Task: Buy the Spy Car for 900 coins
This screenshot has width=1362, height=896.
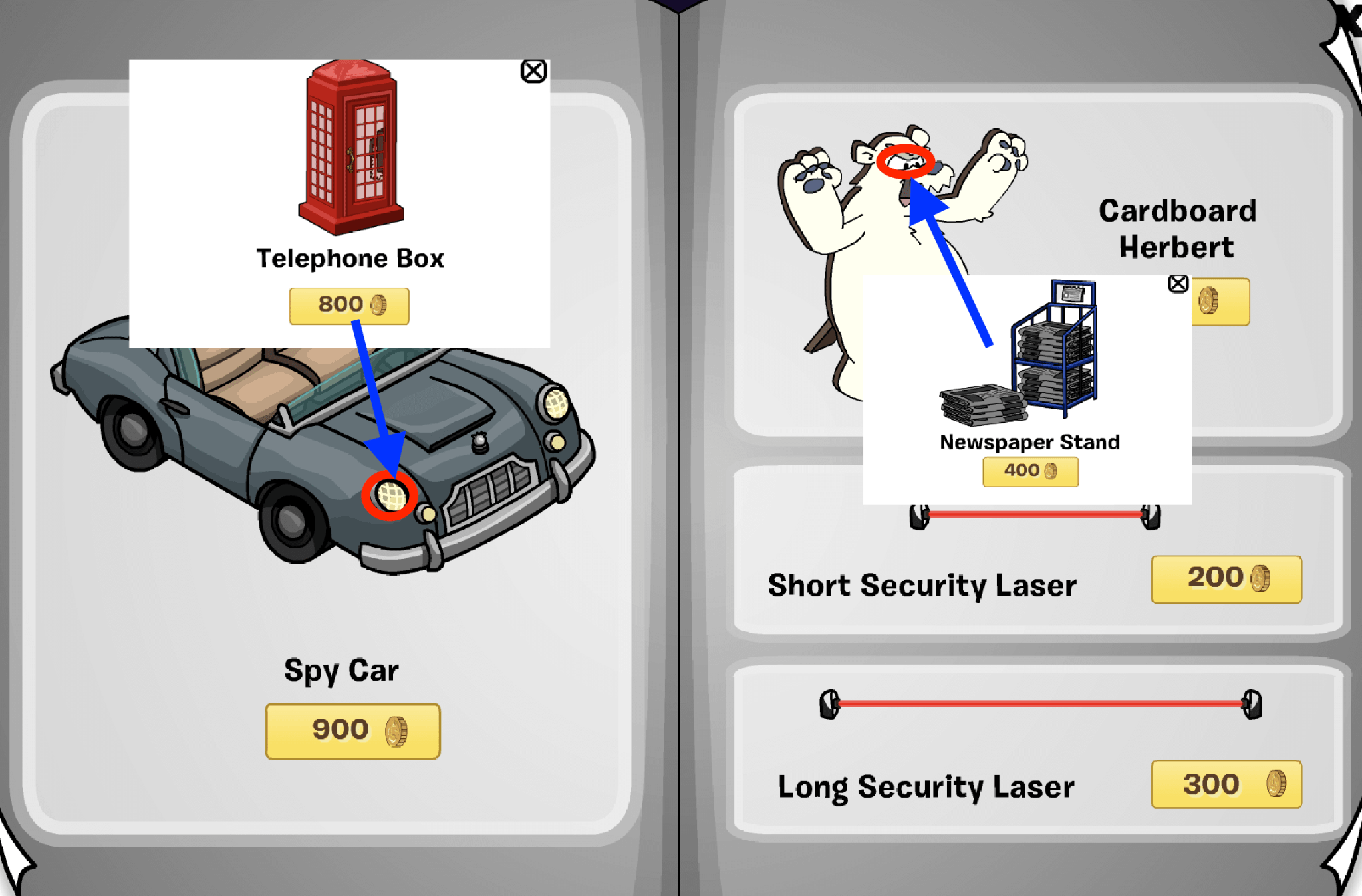Action: point(352,729)
